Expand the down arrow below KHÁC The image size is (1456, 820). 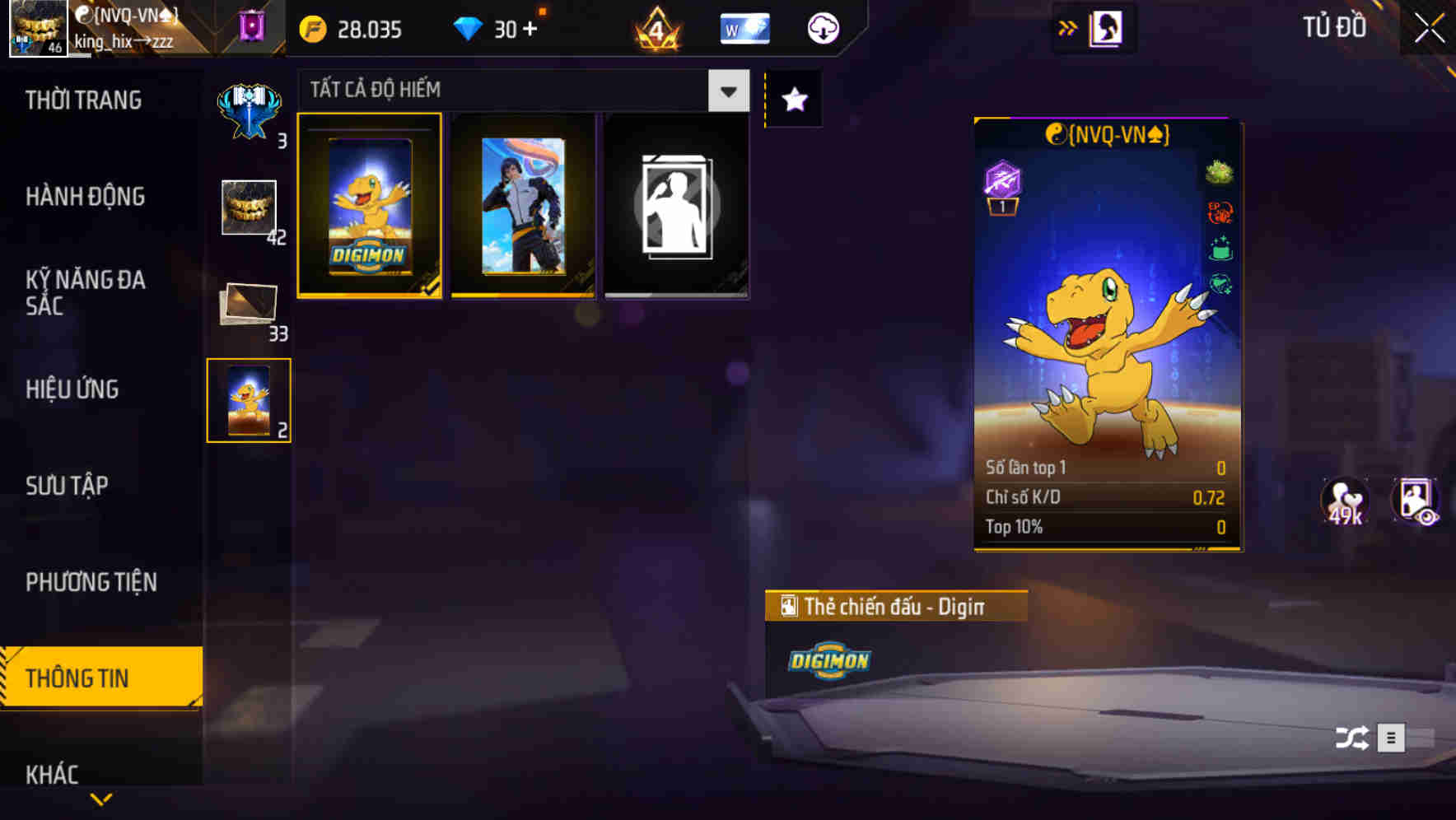(100, 799)
